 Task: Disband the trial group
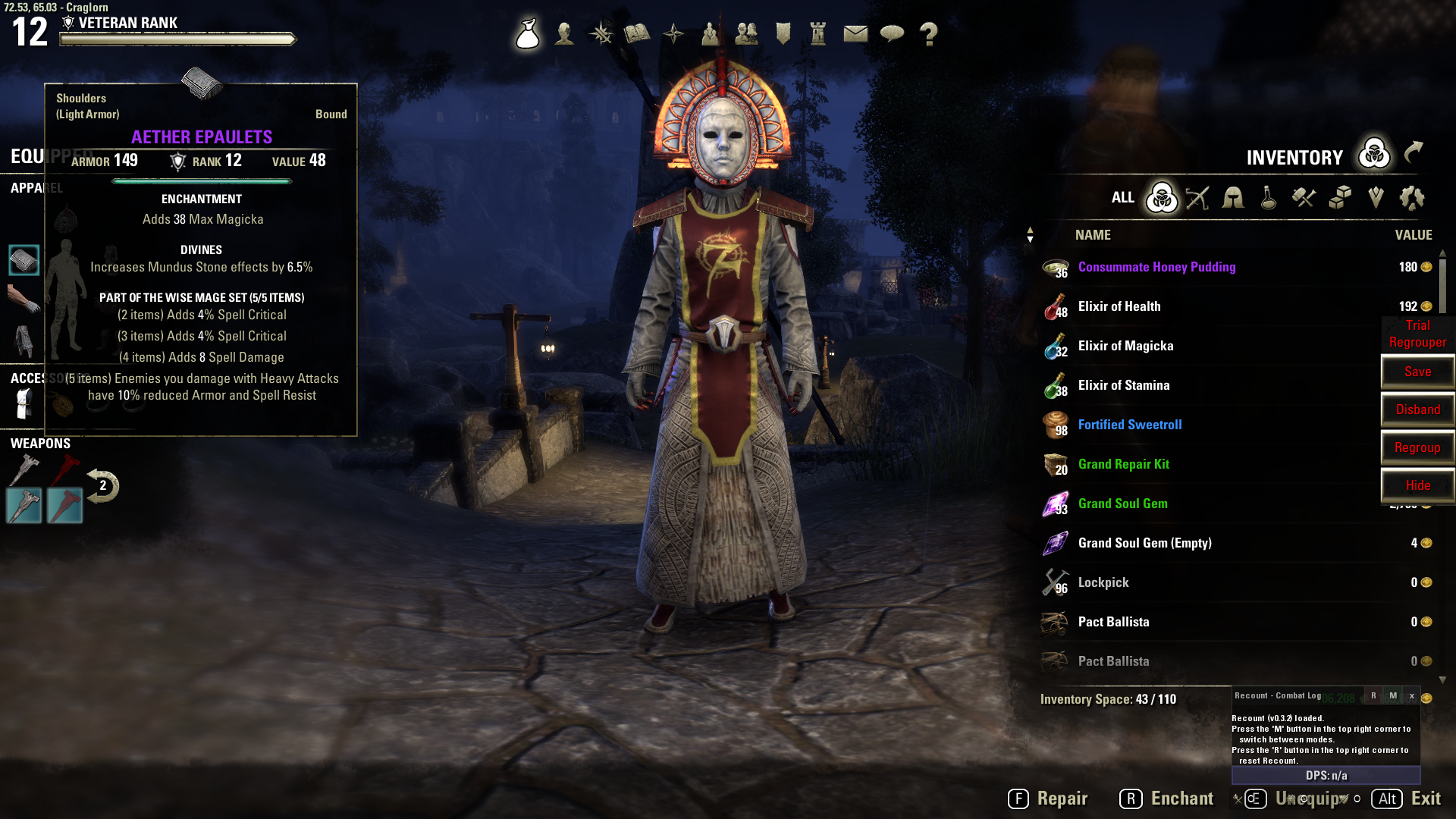1417,409
